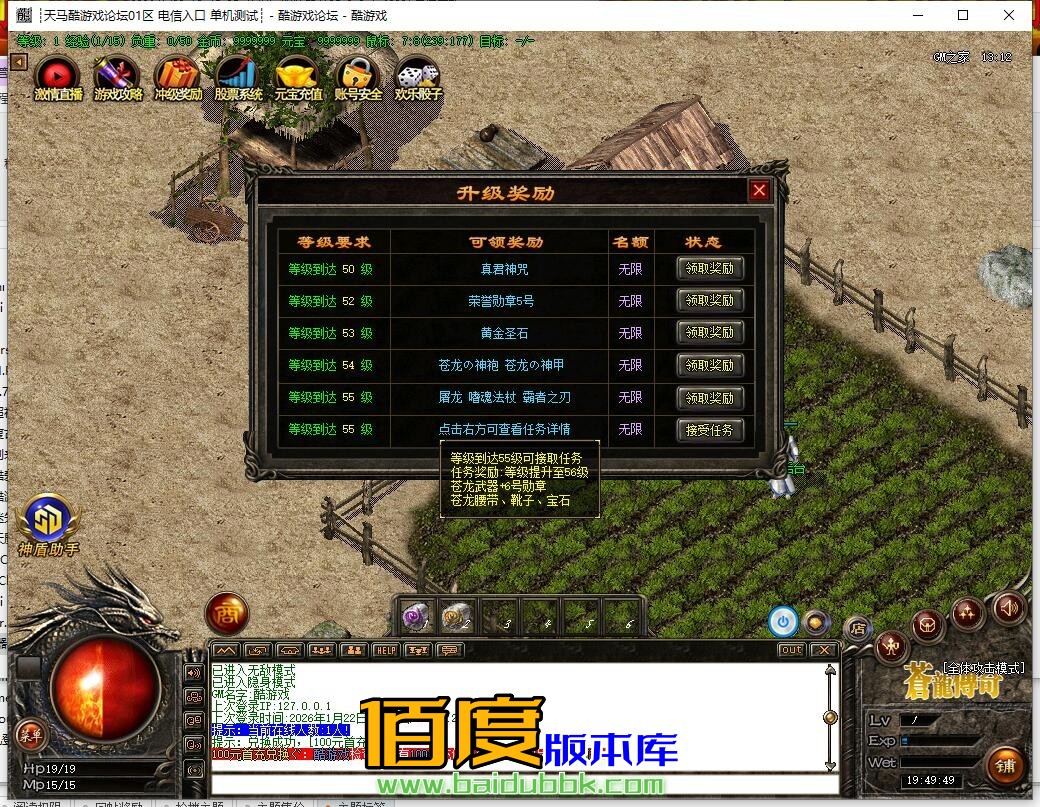Accept the level 55 task (接受任务)
The image size is (1040, 807).
710,430
